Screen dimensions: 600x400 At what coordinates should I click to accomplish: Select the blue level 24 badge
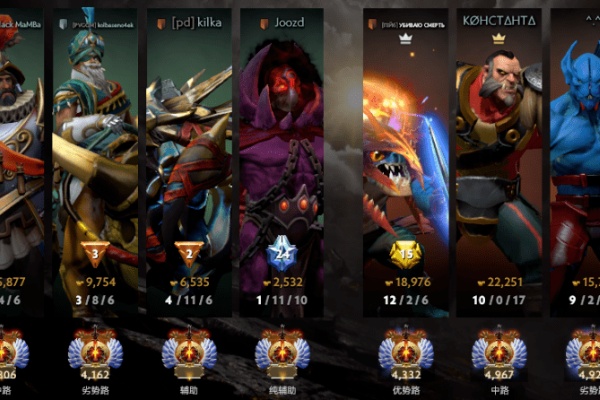tap(281, 251)
